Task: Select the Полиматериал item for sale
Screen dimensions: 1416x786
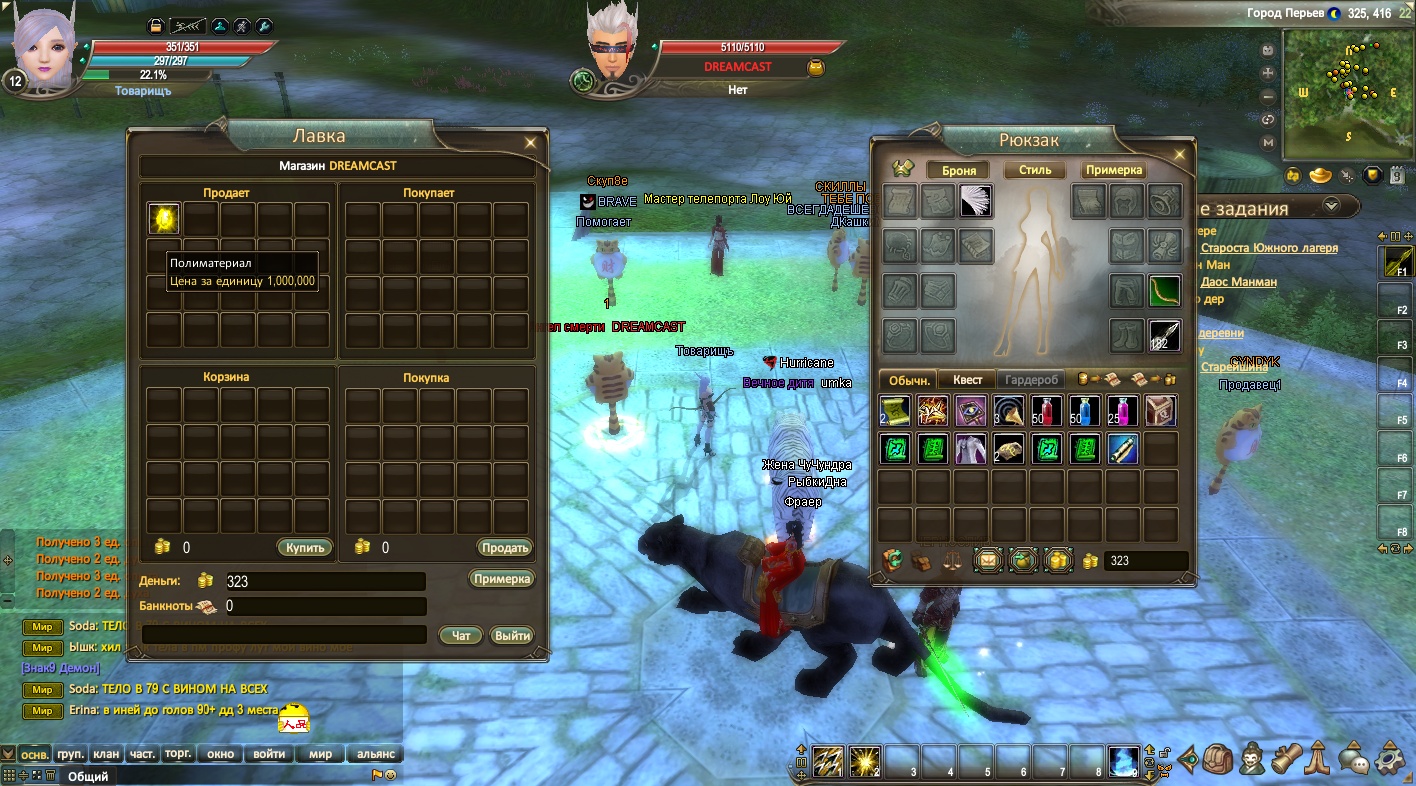Action: tap(164, 218)
